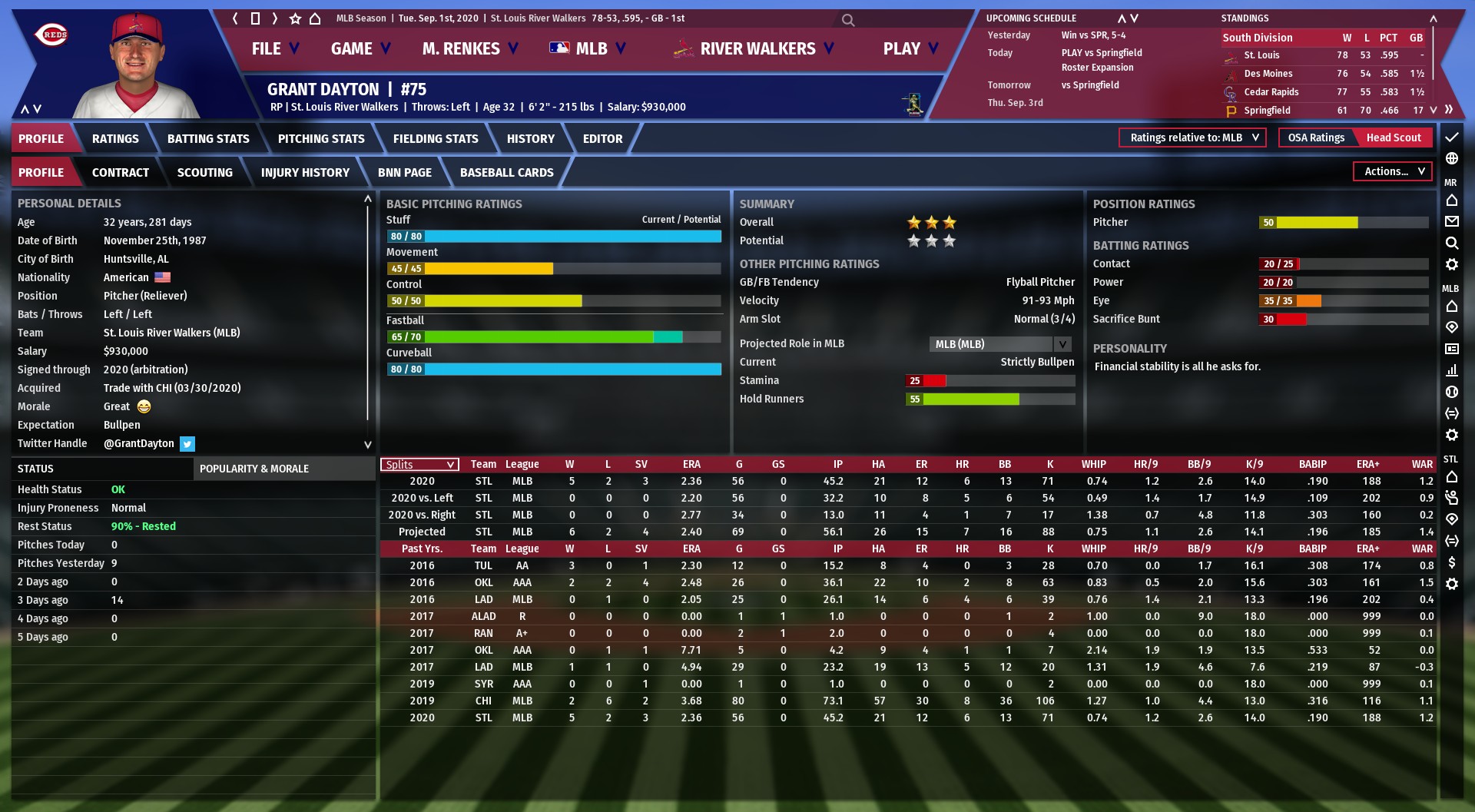Screen dimensions: 1475x812
Task: Open the PLAY menu
Action: (910, 49)
